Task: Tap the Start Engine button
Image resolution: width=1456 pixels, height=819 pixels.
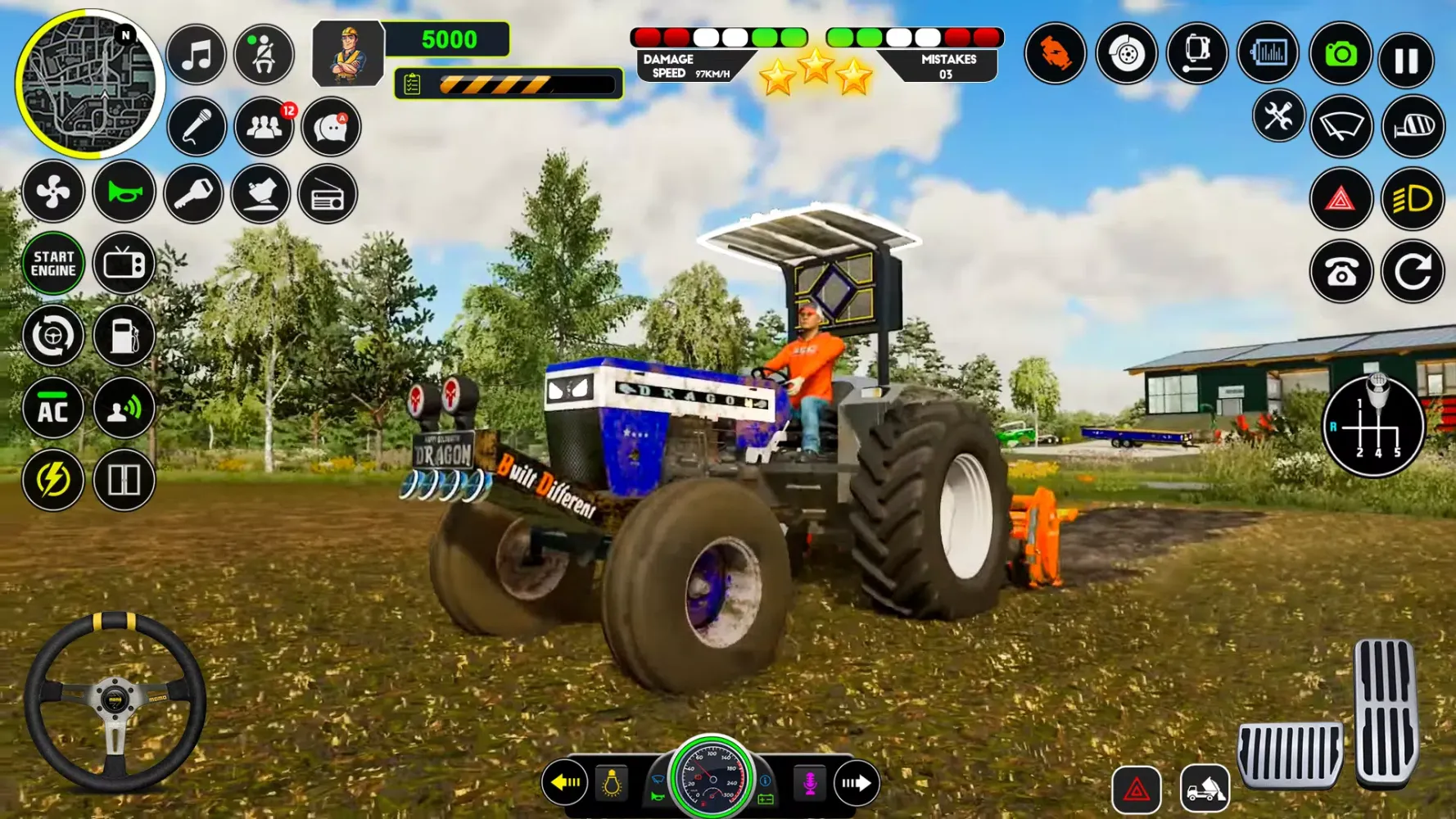Action: 53,264
